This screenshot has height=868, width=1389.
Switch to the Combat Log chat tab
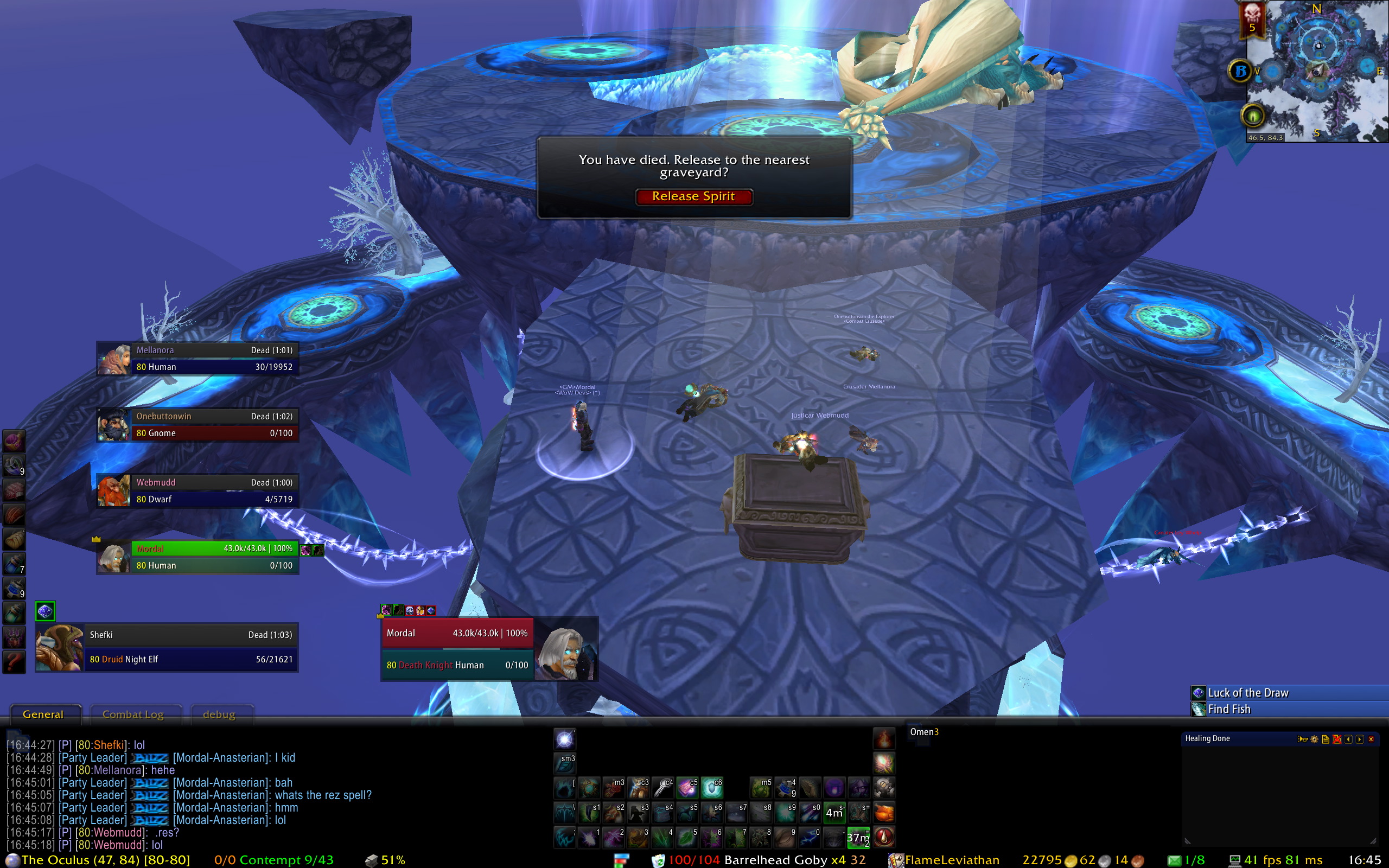point(133,714)
